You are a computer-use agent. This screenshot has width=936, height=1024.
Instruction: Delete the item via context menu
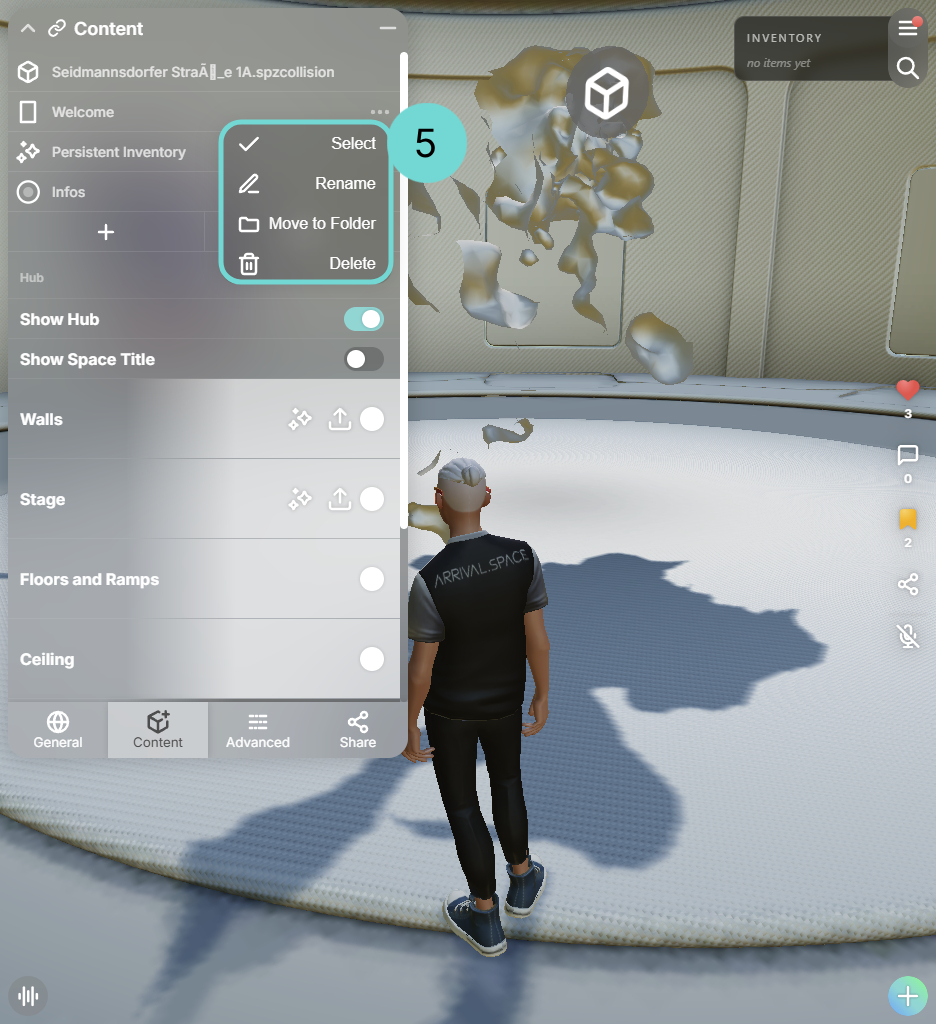point(306,264)
